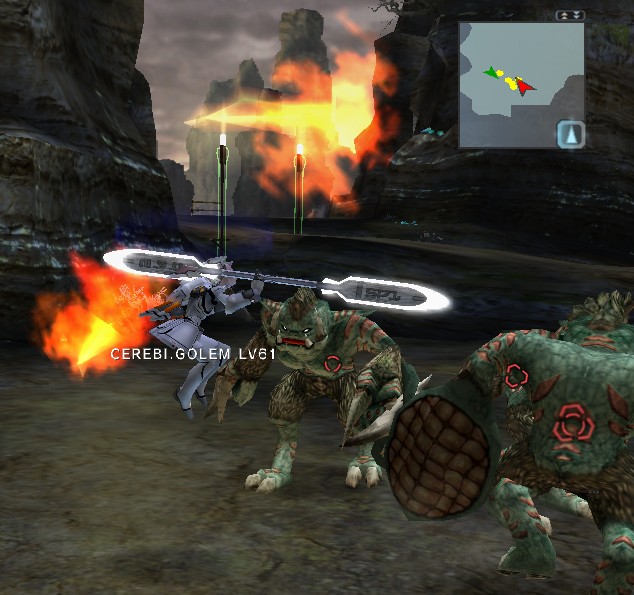The height and width of the screenshot is (595, 634).
Task: Click the minimap's up/down arrows toggle
Action: click(570, 16)
